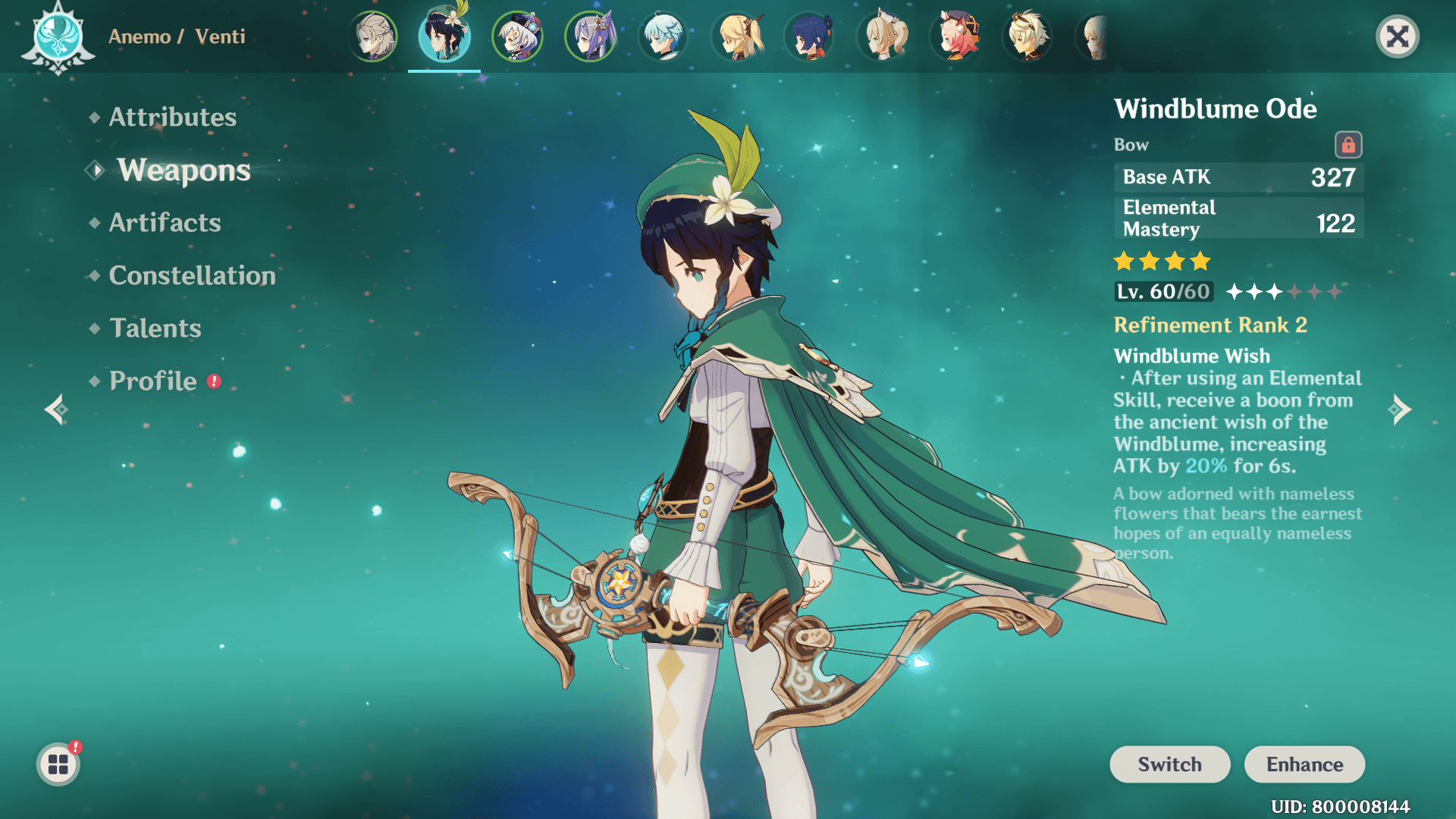1456x819 pixels.
Task: Go to the previous character arrow
Action: click(57, 409)
